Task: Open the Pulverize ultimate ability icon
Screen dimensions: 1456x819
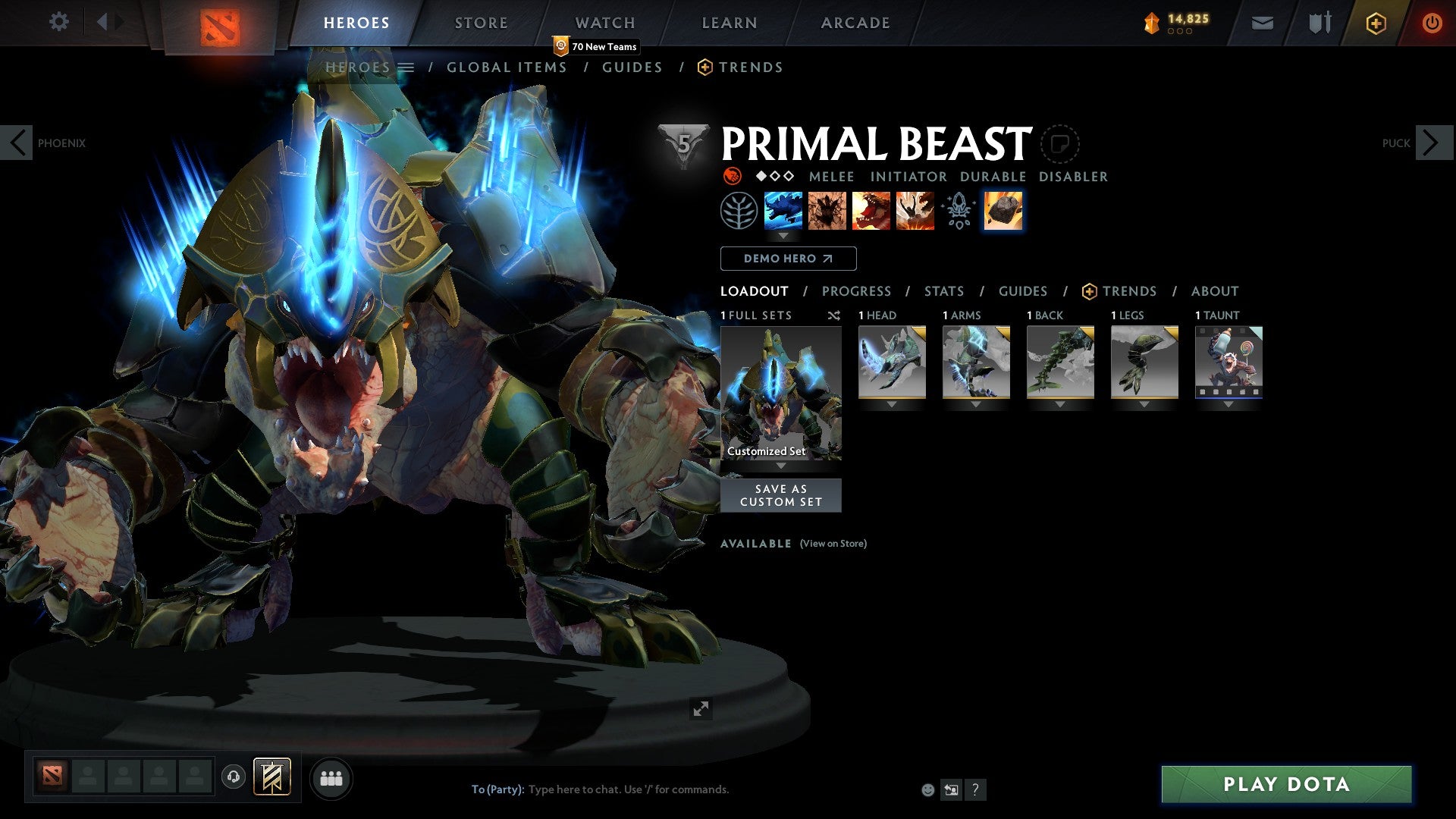Action: 915,210
